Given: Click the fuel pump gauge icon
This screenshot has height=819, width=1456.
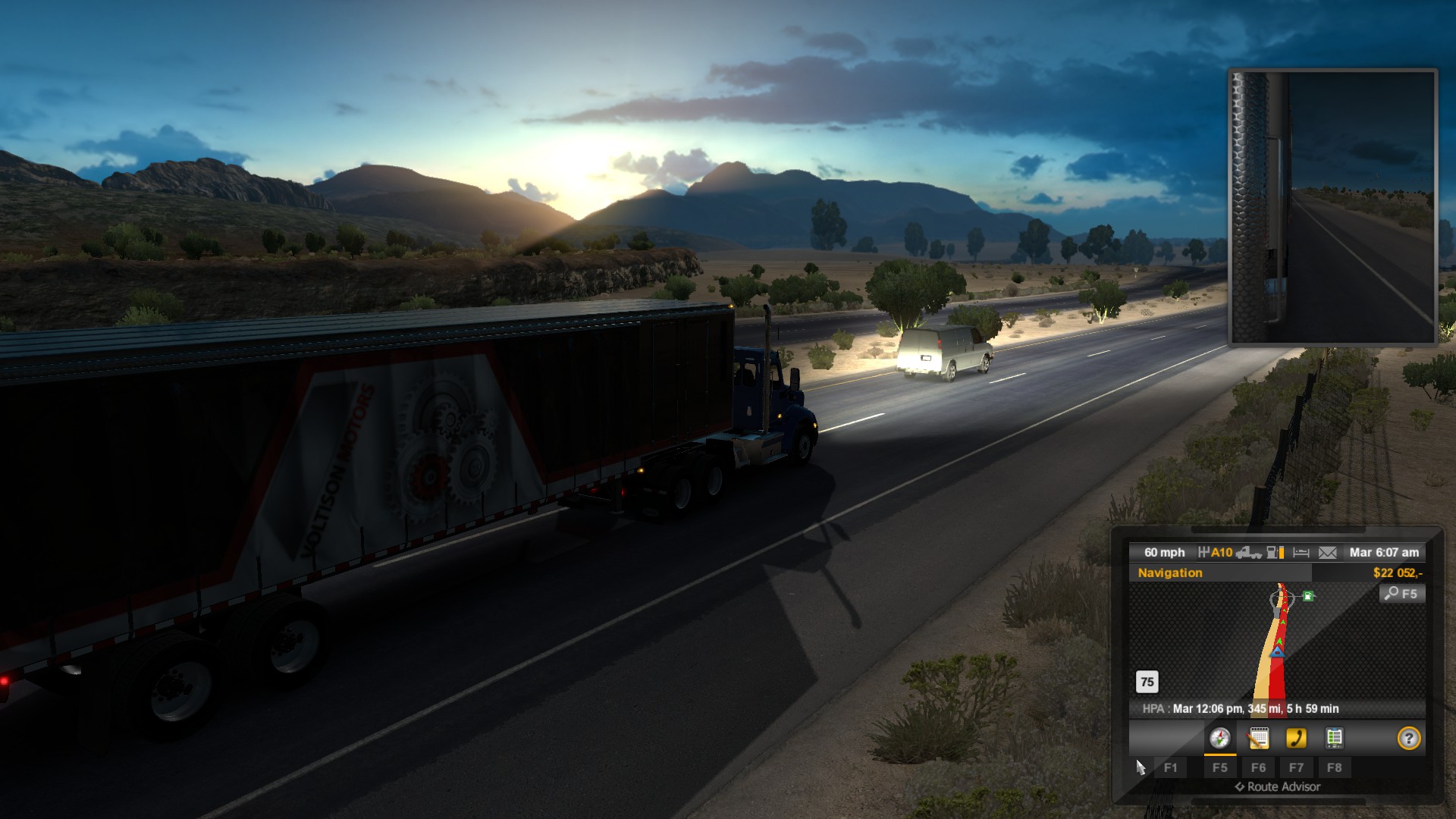Looking at the screenshot, I should tap(1276, 553).
